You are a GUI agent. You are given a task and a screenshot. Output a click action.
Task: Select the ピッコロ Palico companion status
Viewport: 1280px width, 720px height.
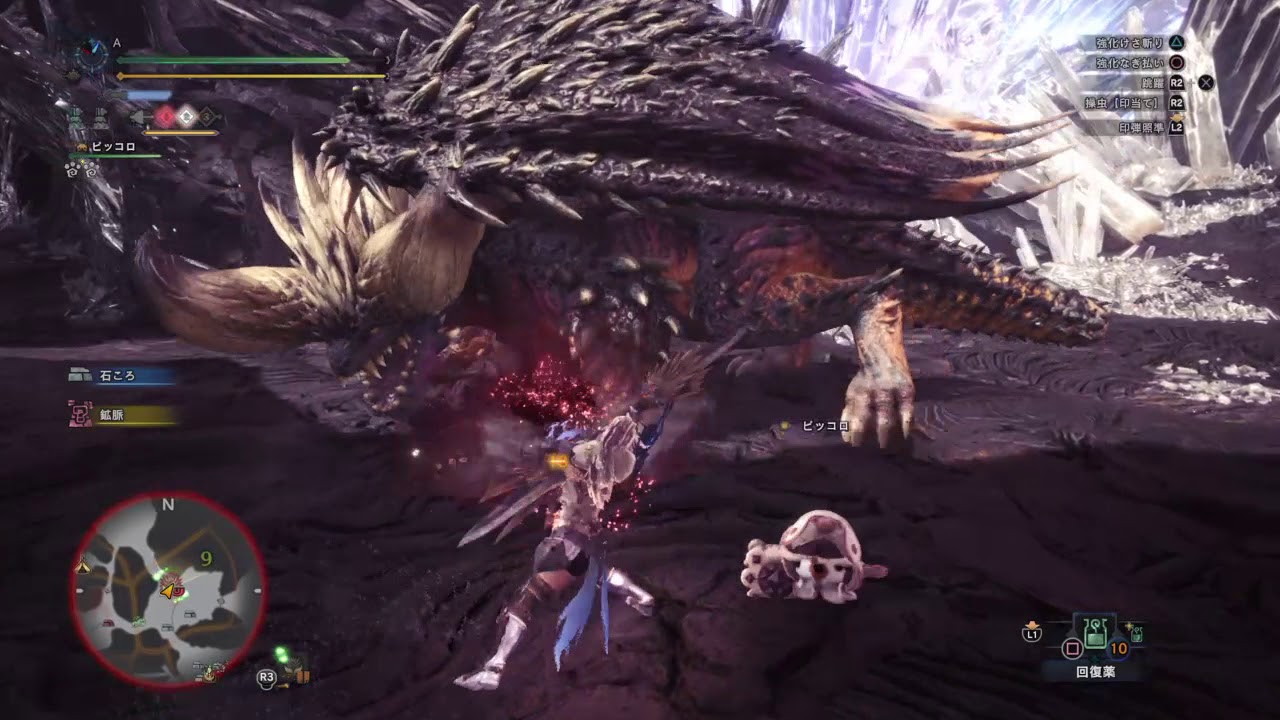click(112, 147)
